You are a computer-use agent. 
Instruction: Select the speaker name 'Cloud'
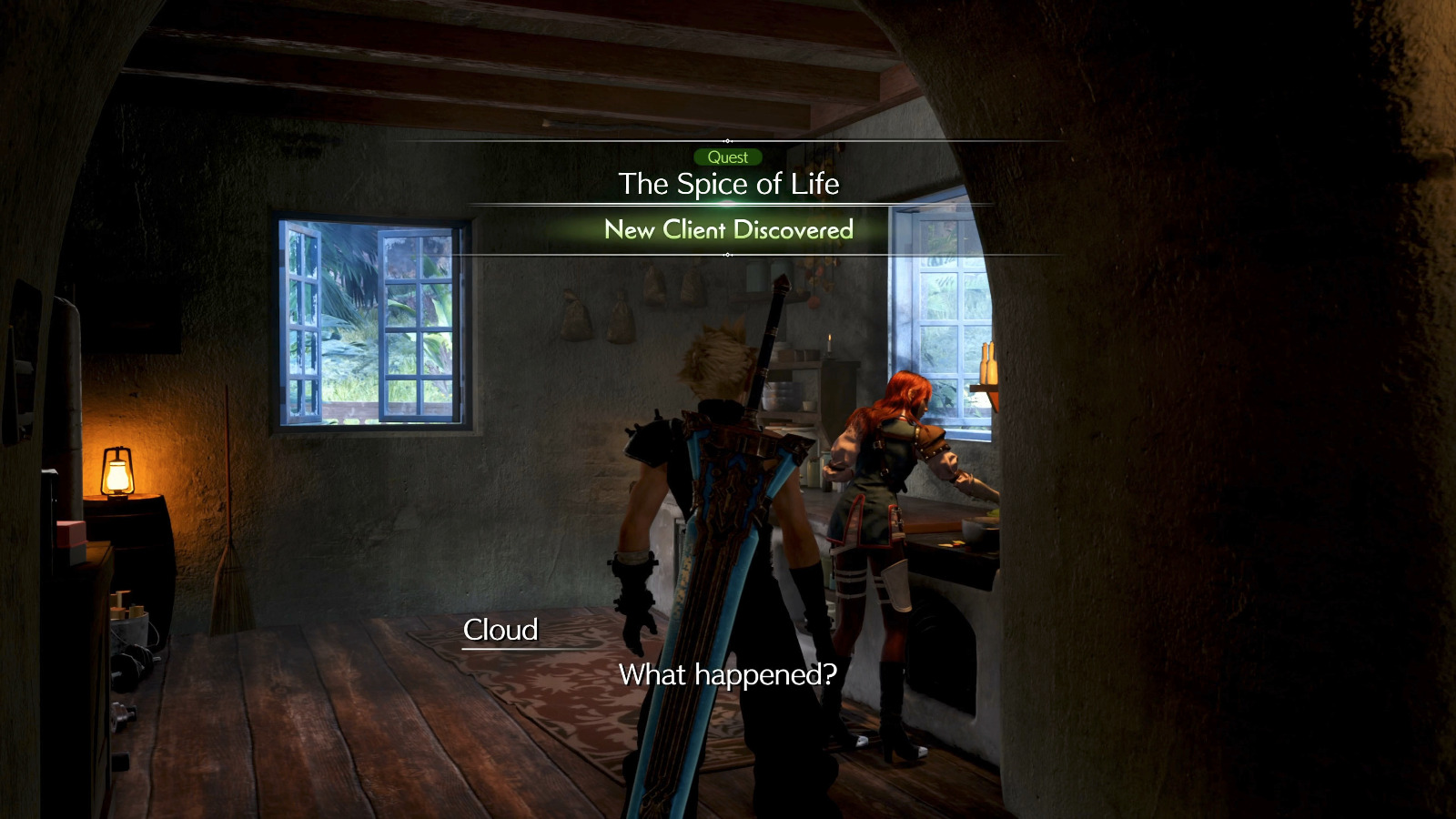(x=501, y=628)
